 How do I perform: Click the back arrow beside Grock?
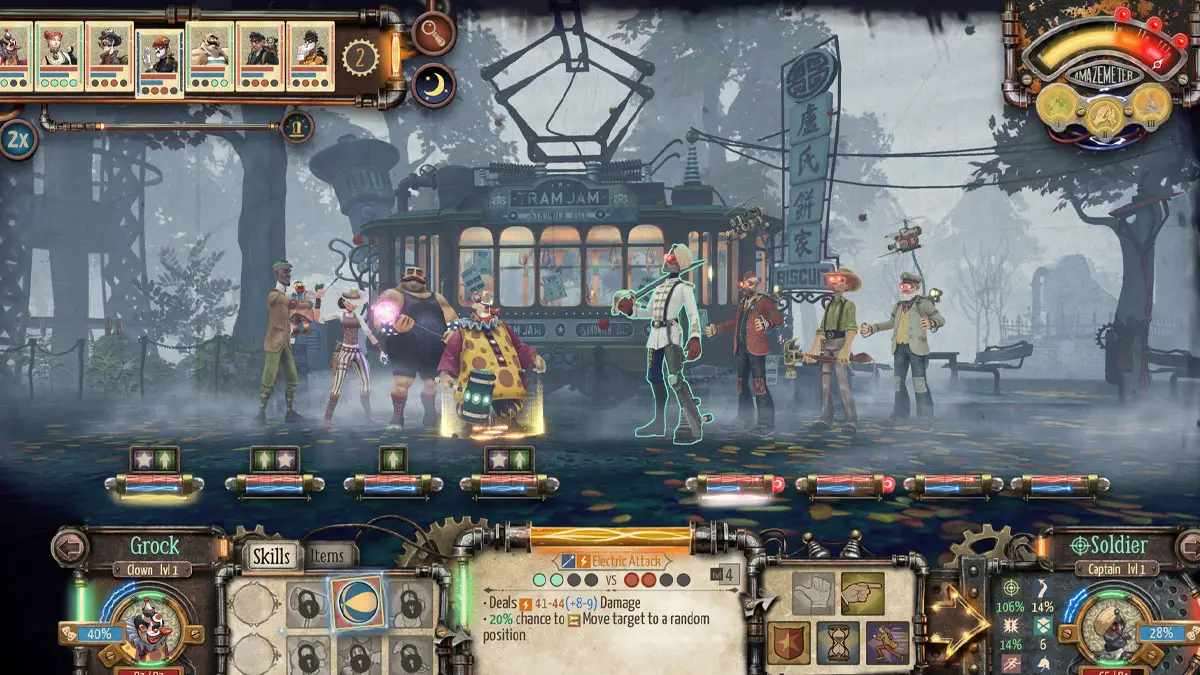[x=71, y=547]
